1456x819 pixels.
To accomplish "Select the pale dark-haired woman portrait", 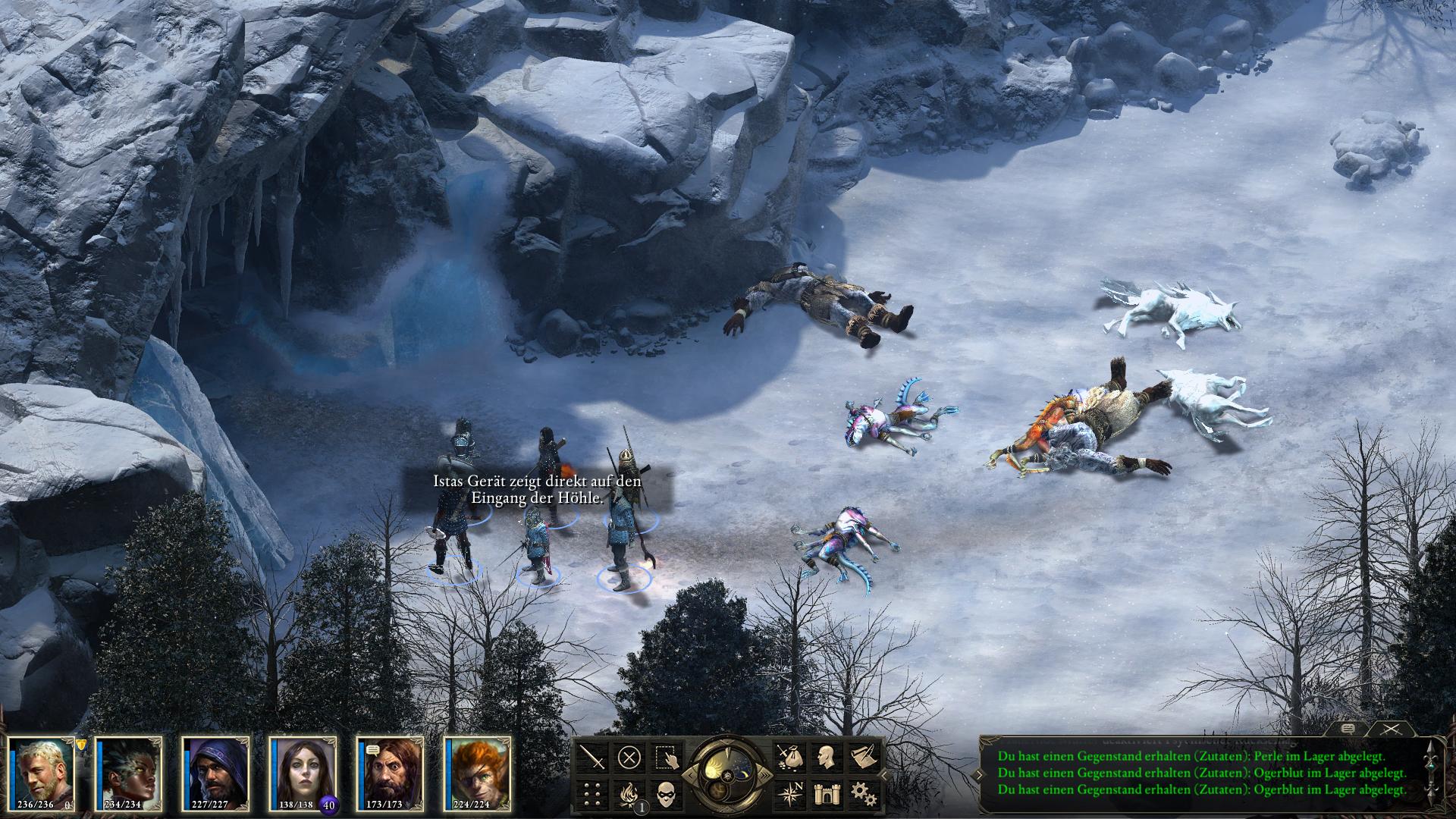I will point(303,772).
